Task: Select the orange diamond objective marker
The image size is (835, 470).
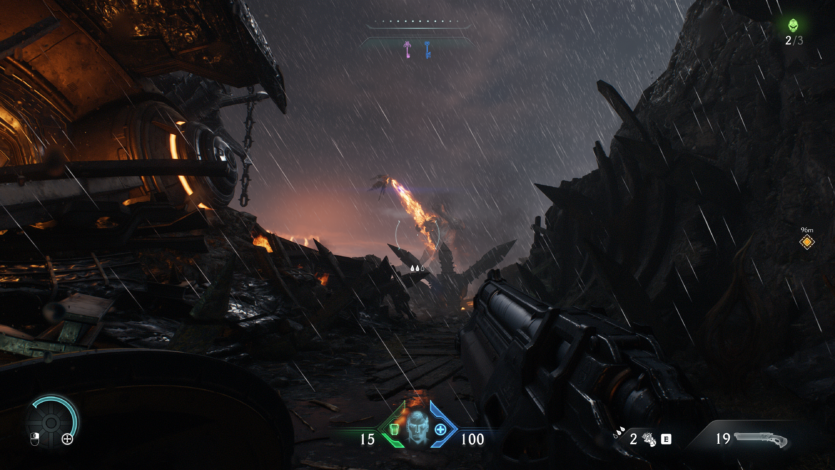Action: tap(806, 243)
